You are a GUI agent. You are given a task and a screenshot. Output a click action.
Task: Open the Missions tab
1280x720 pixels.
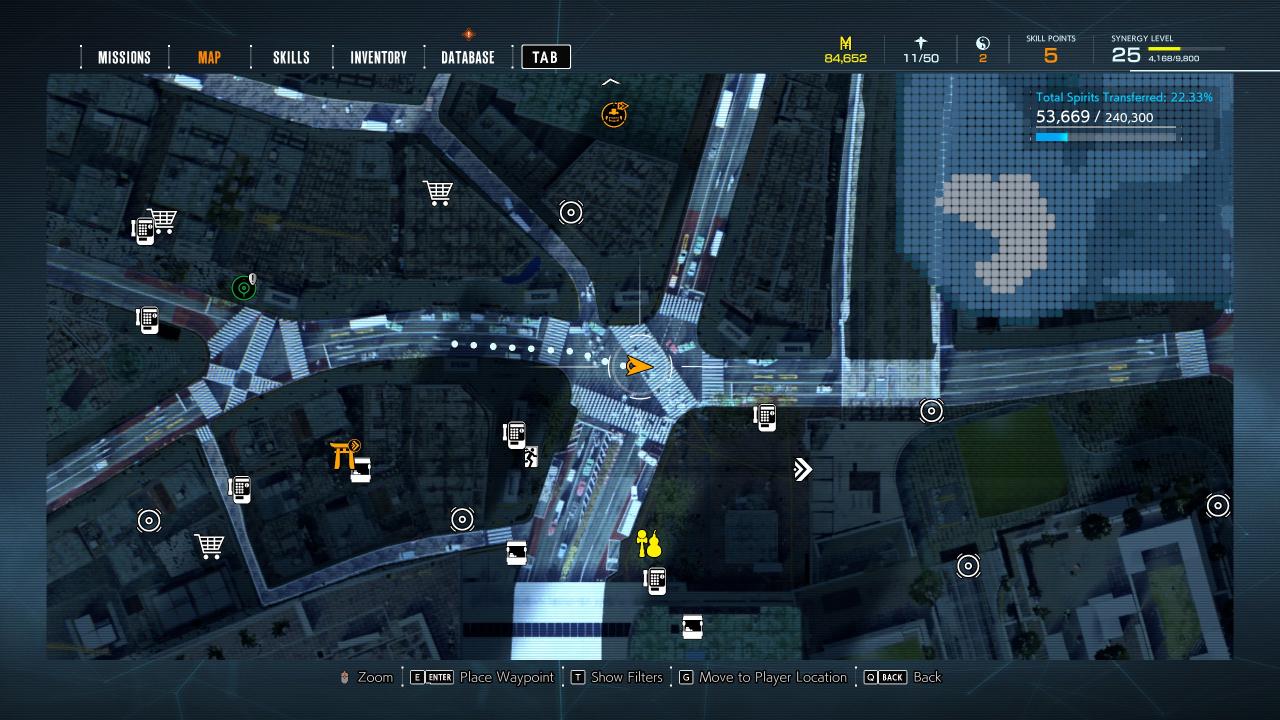pos(124,57)
